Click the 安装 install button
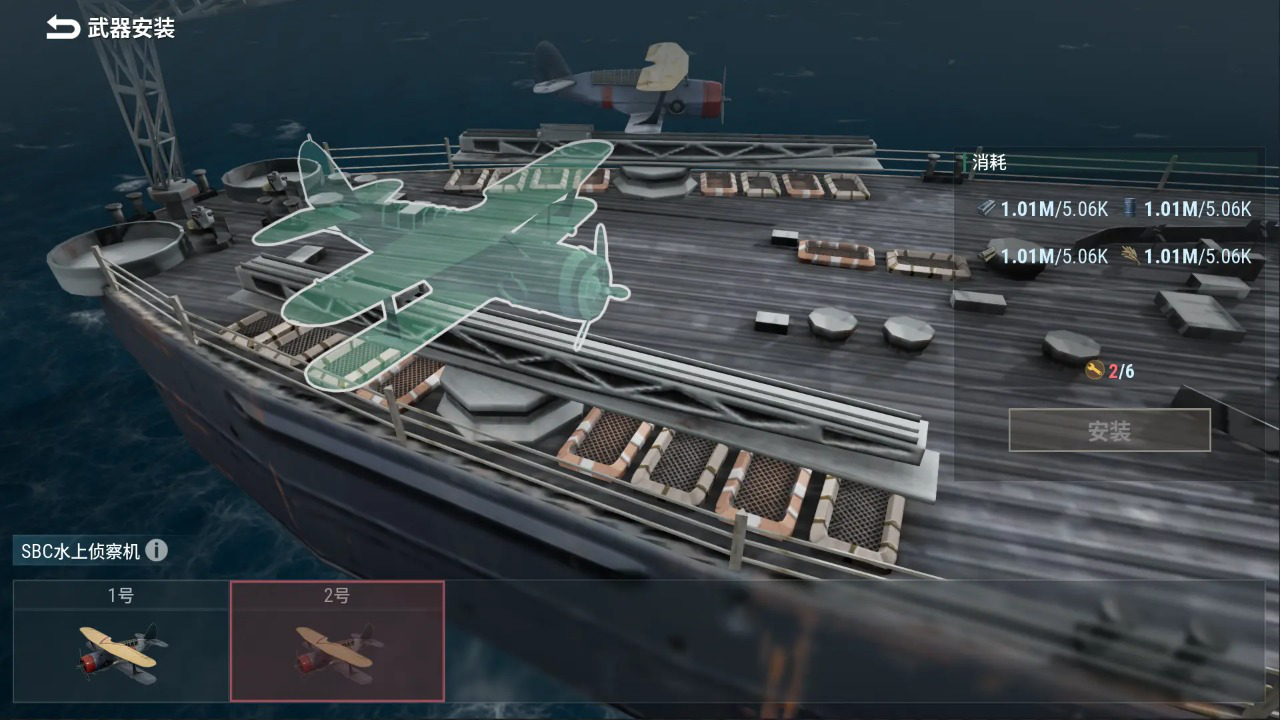The height and width of the screenshot is (720, 1280). (1109, 431)
